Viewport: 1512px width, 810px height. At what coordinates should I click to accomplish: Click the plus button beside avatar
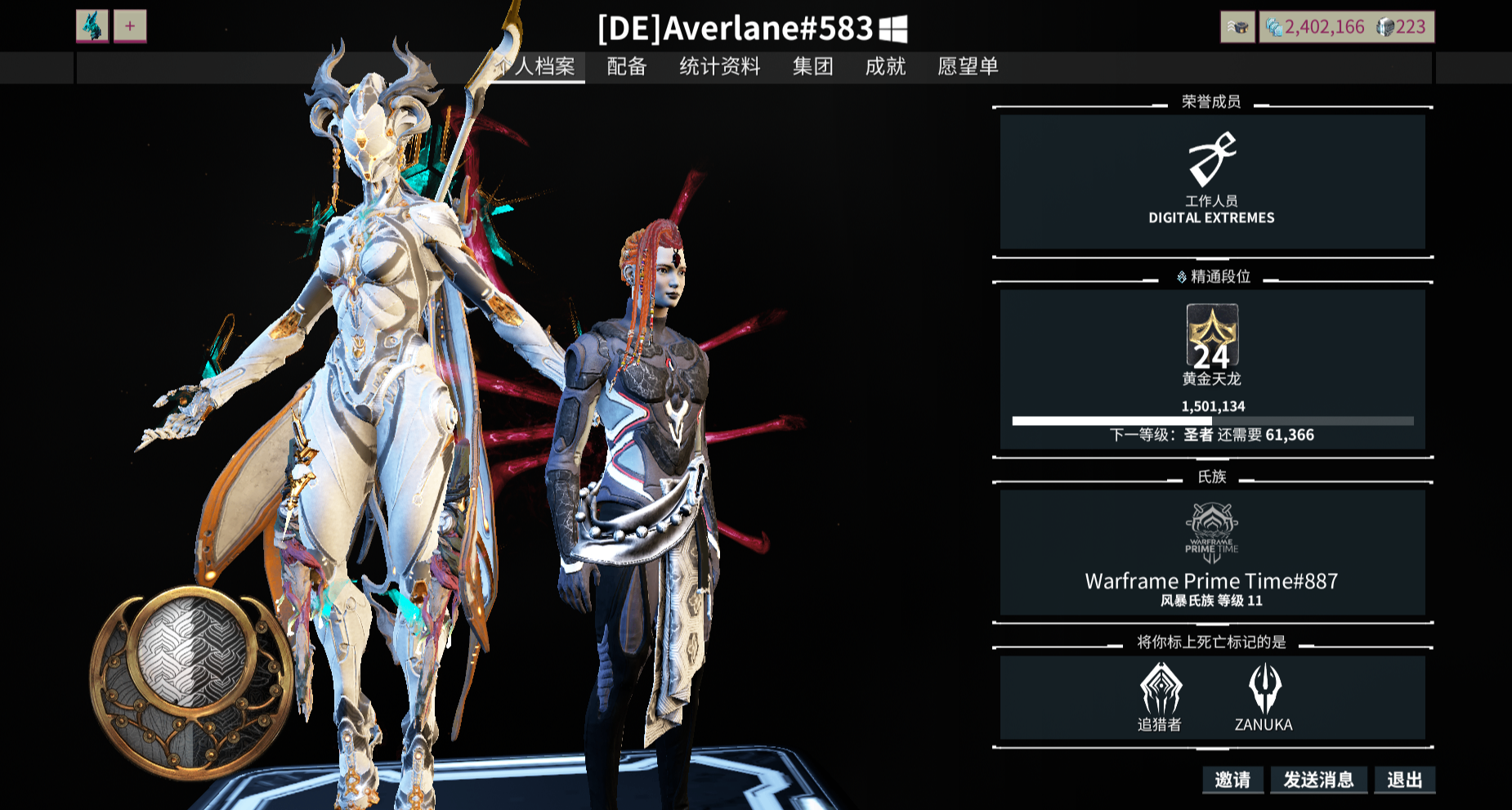click(130, 26)
